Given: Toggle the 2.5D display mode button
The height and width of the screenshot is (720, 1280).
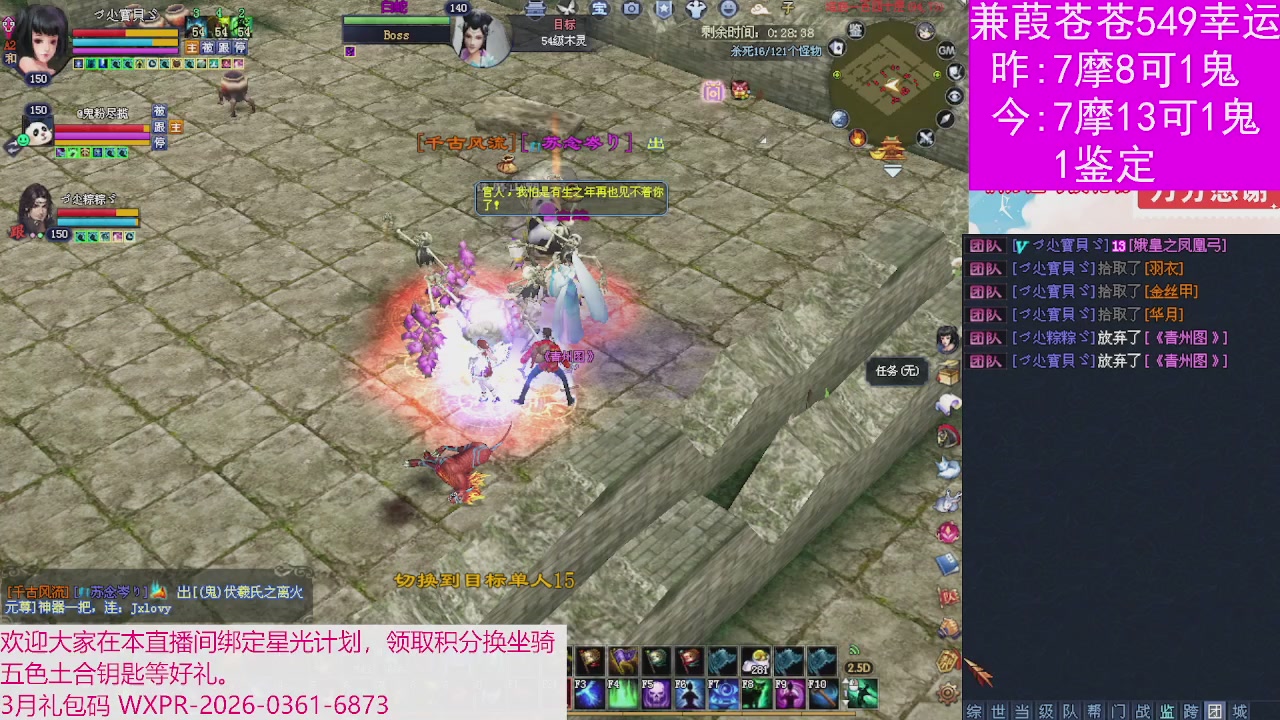Looking at the screenshot, I should (858, 665).
